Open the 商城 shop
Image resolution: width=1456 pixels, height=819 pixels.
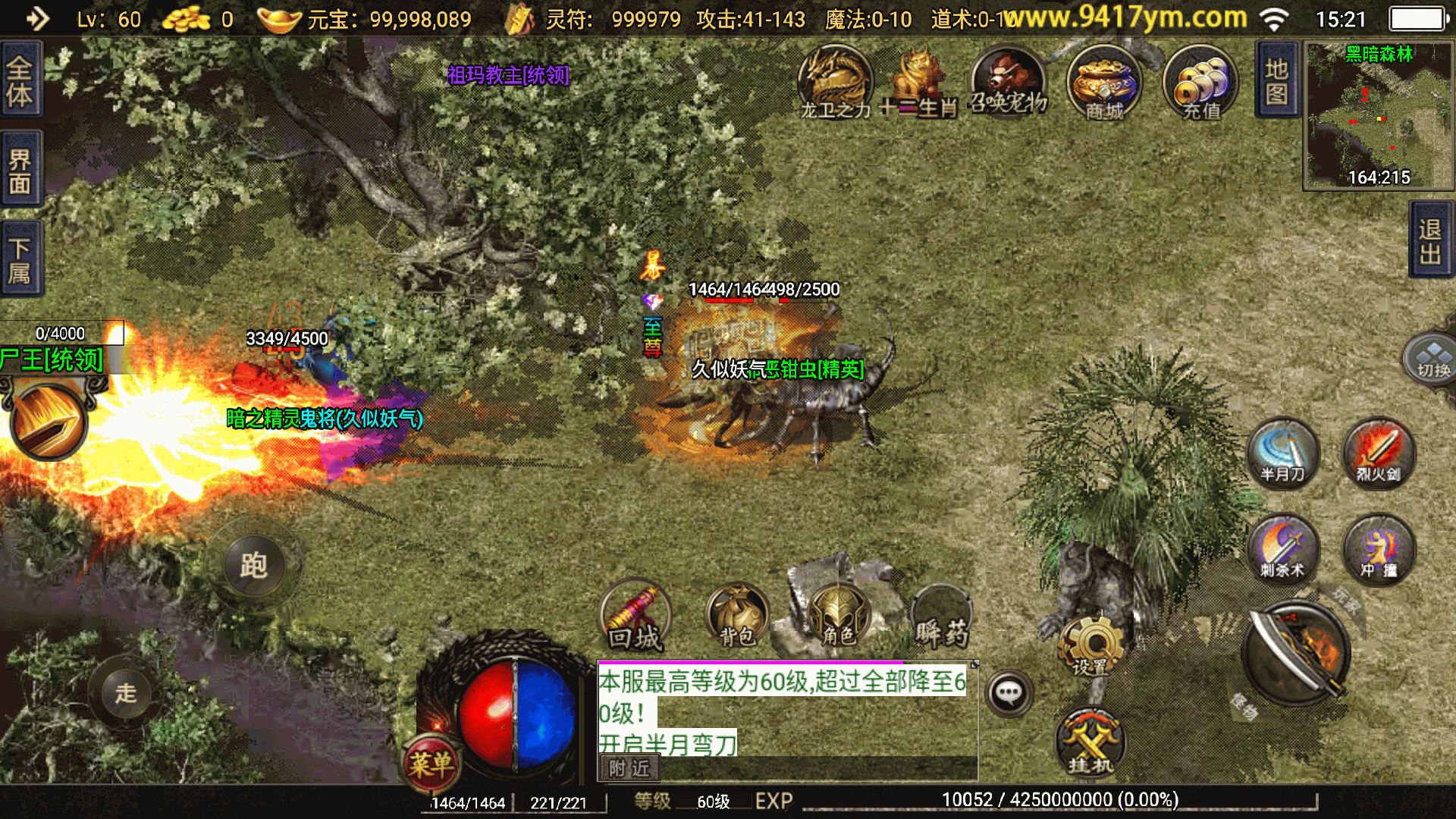(x=1104, y=82)
